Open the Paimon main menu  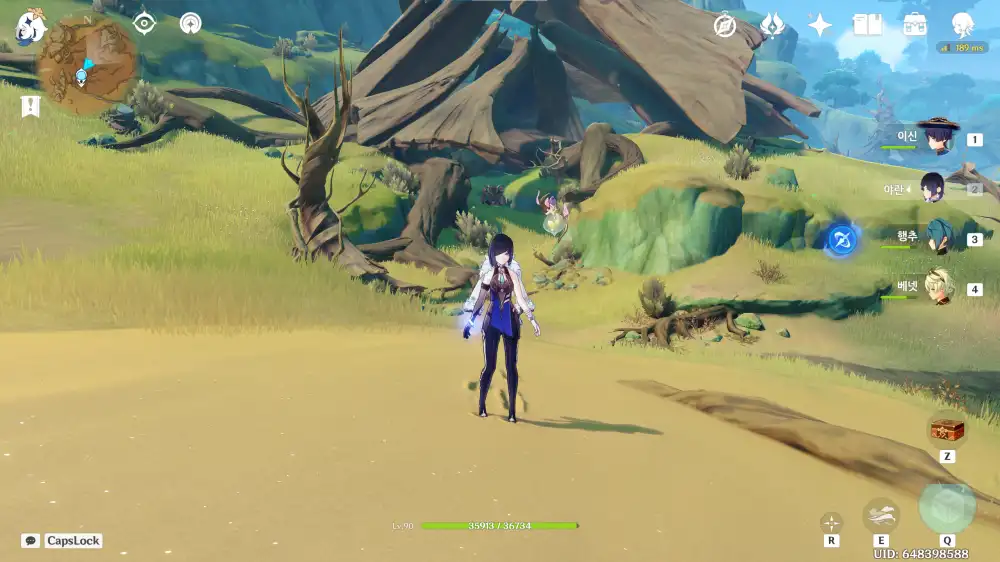point(28,25)
